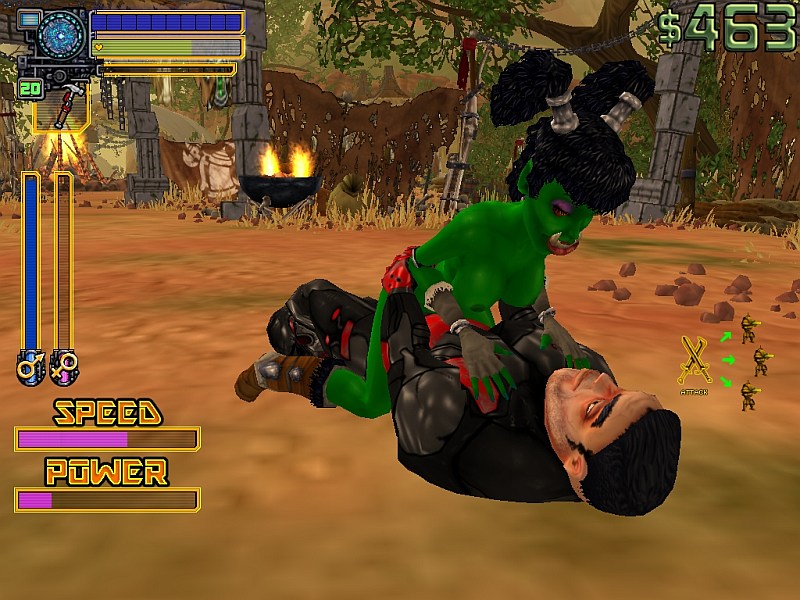Open the round blue radar dial
Screen dimensions: 800x600
[x=63, y=35]
